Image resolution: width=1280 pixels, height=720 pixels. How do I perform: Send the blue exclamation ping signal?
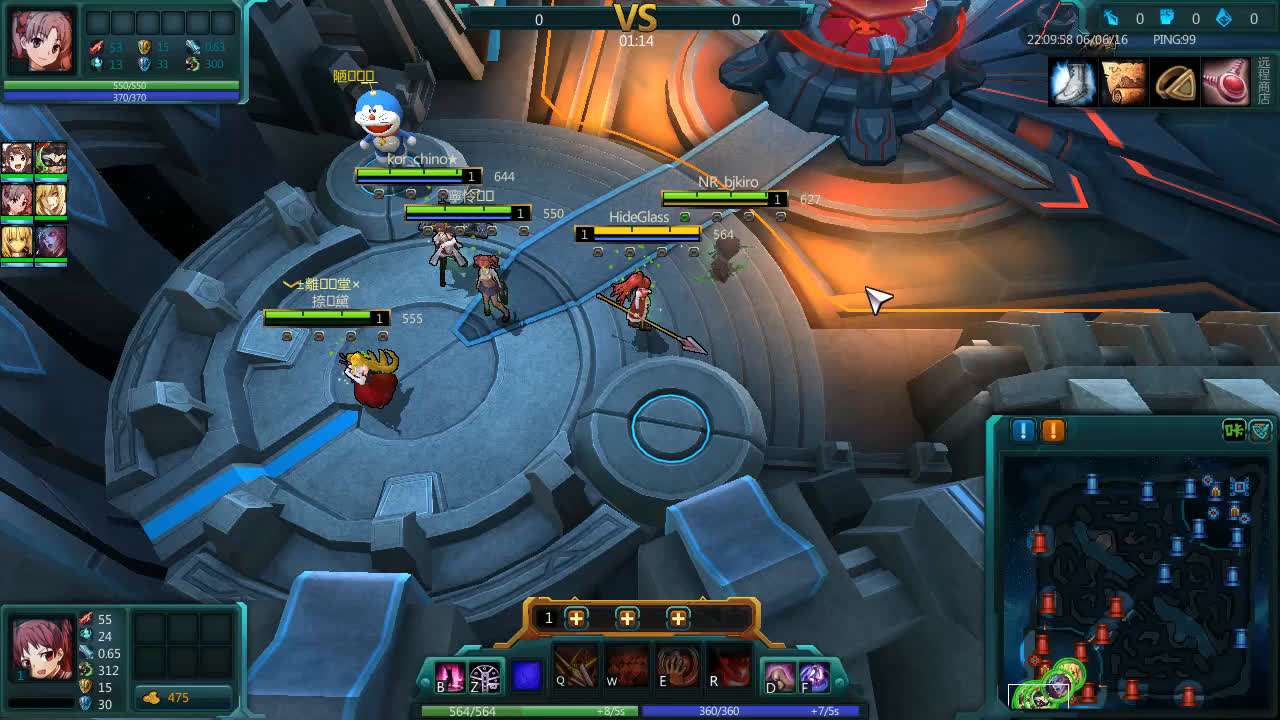click(1023, 430)
